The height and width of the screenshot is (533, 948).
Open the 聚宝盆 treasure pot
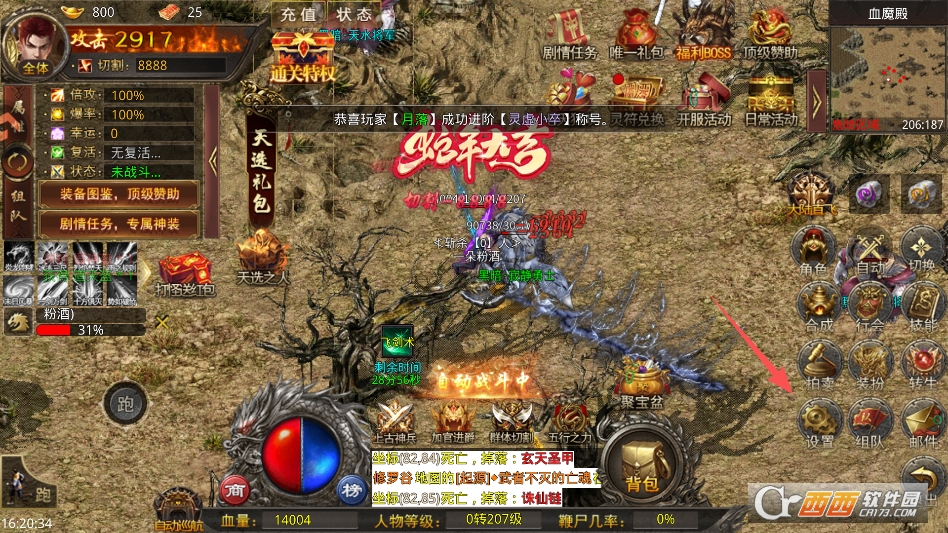[x=641, y=380]
